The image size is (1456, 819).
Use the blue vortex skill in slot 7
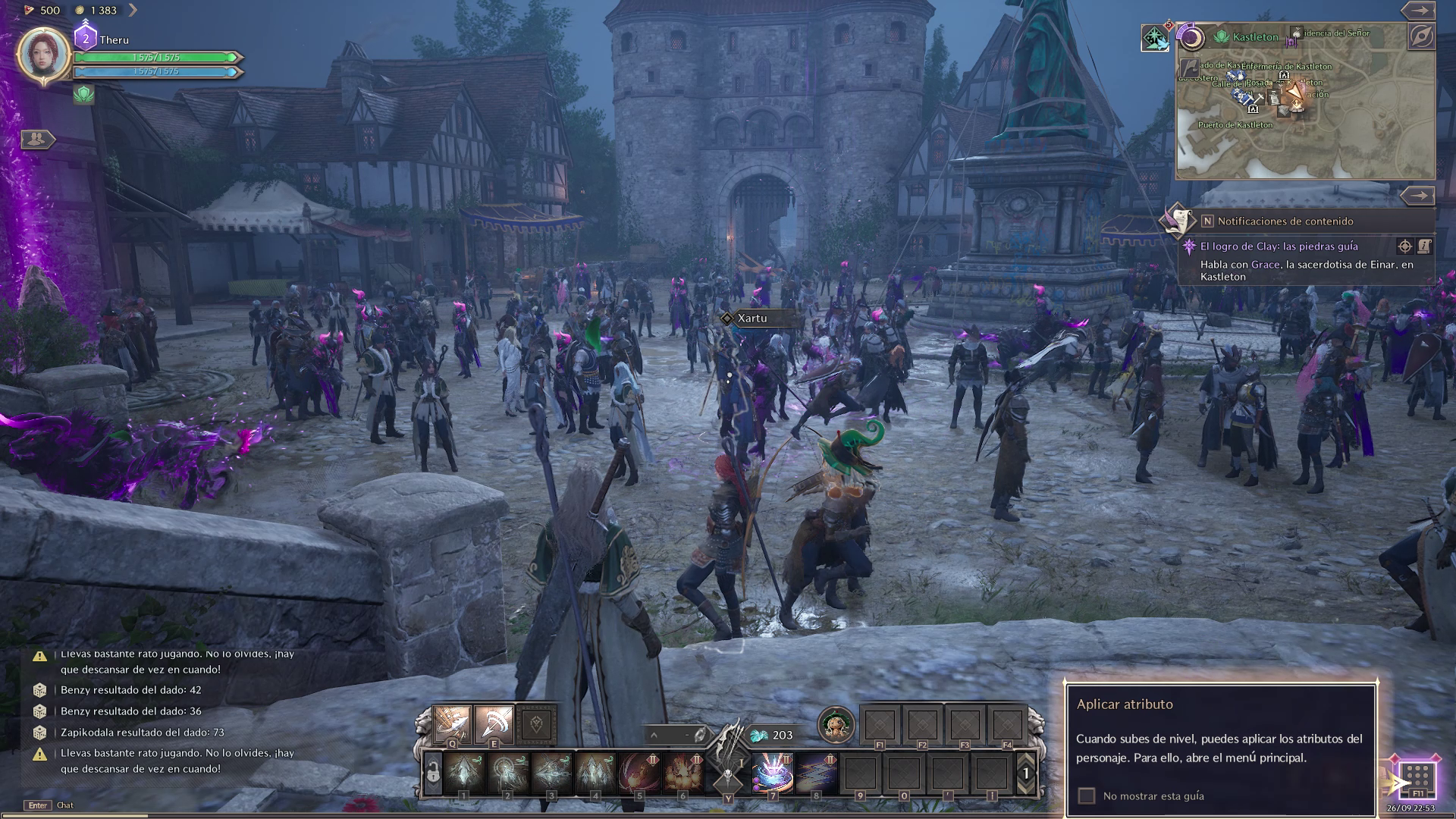click(x=772, y=773)
